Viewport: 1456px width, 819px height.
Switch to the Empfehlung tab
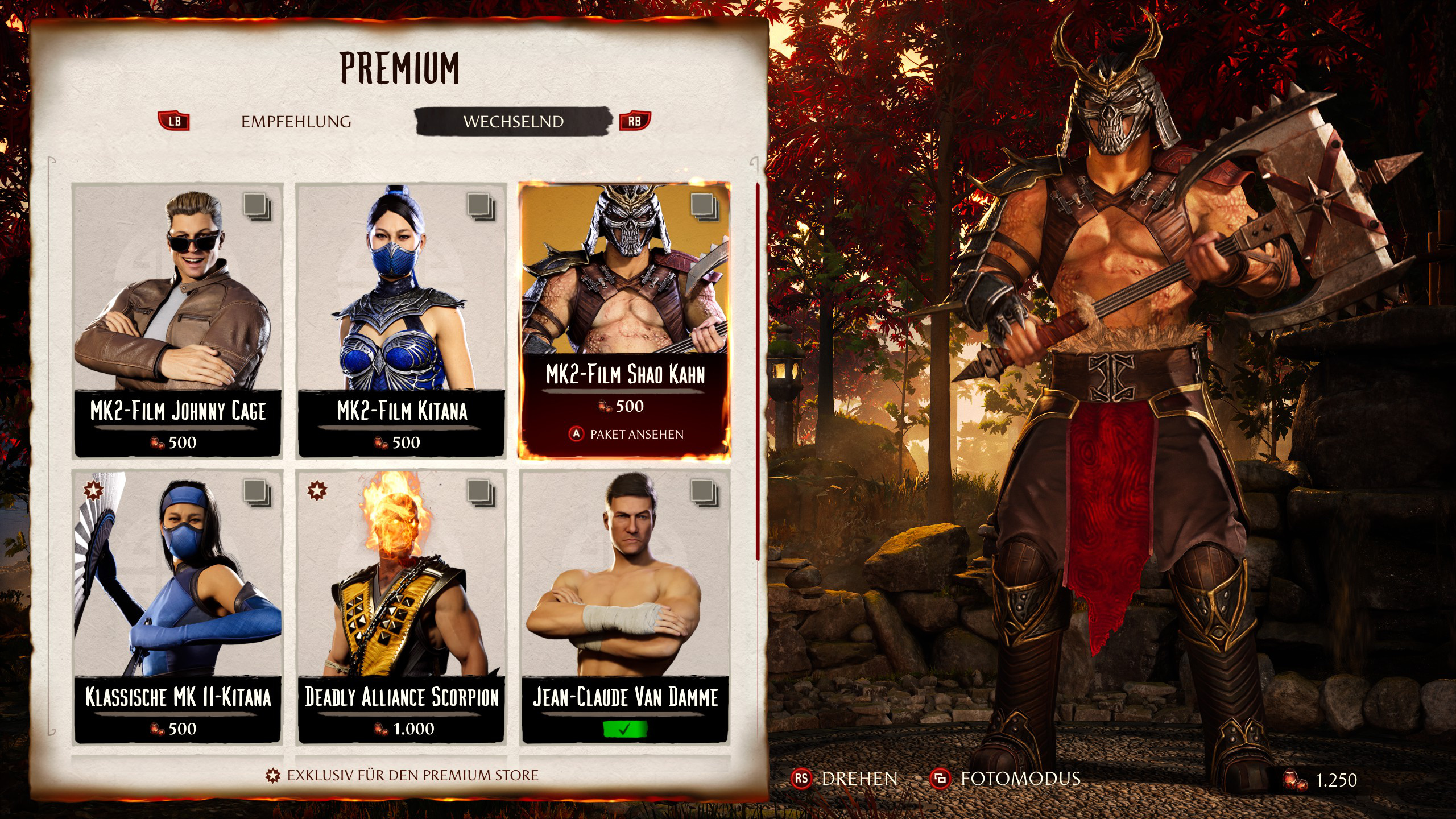(x=296, y=122)
